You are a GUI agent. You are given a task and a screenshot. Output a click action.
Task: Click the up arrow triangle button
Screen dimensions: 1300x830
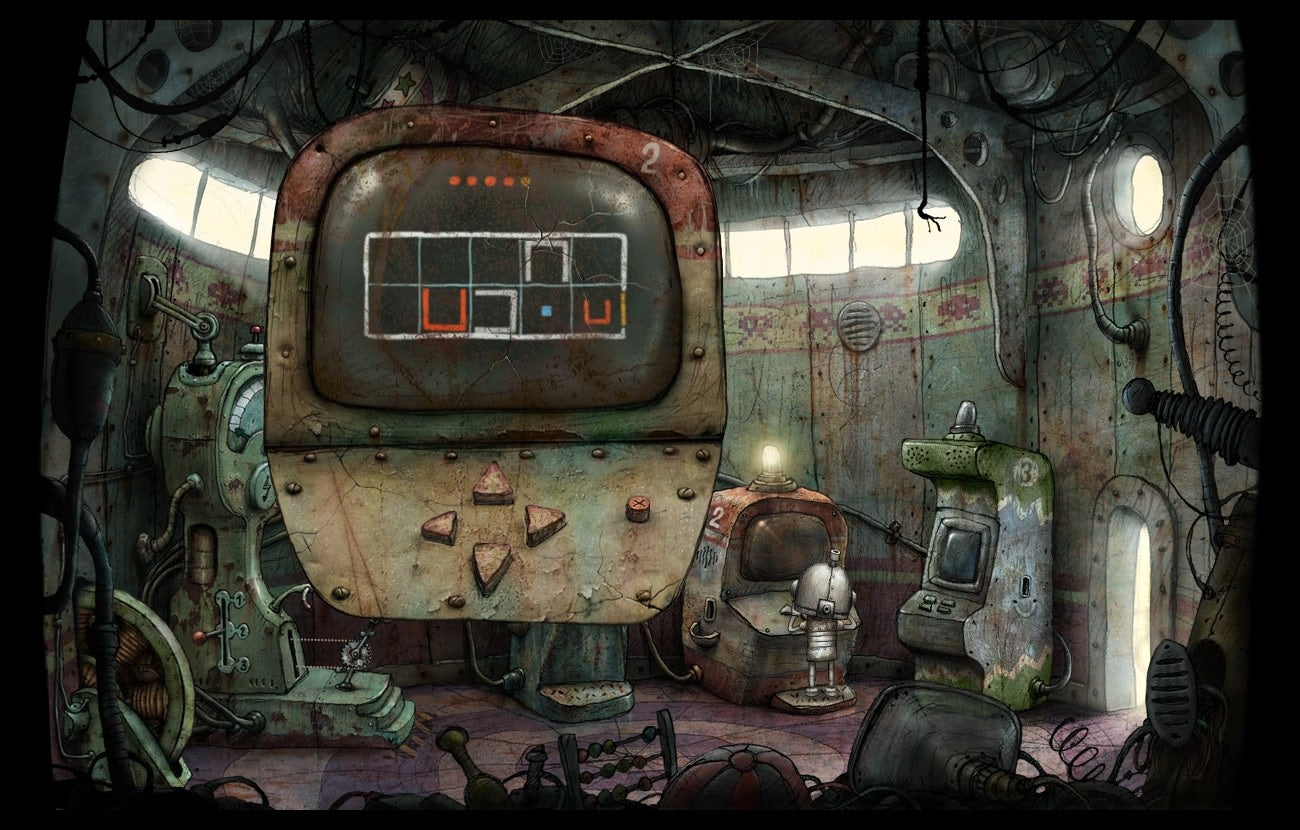[x=493, y=485]
